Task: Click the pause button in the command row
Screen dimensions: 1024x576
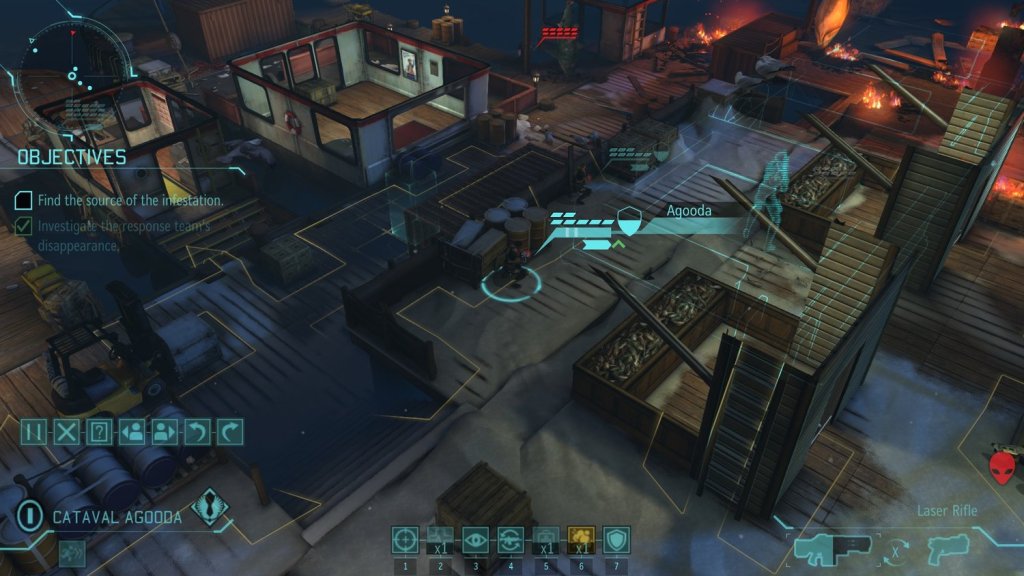Action: pos(34,432)
